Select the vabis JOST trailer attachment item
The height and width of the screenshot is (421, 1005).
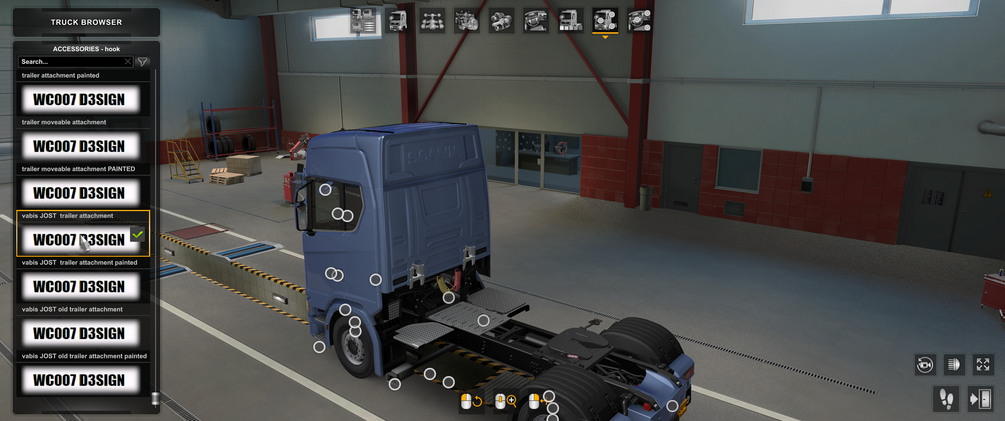[79, 239]
